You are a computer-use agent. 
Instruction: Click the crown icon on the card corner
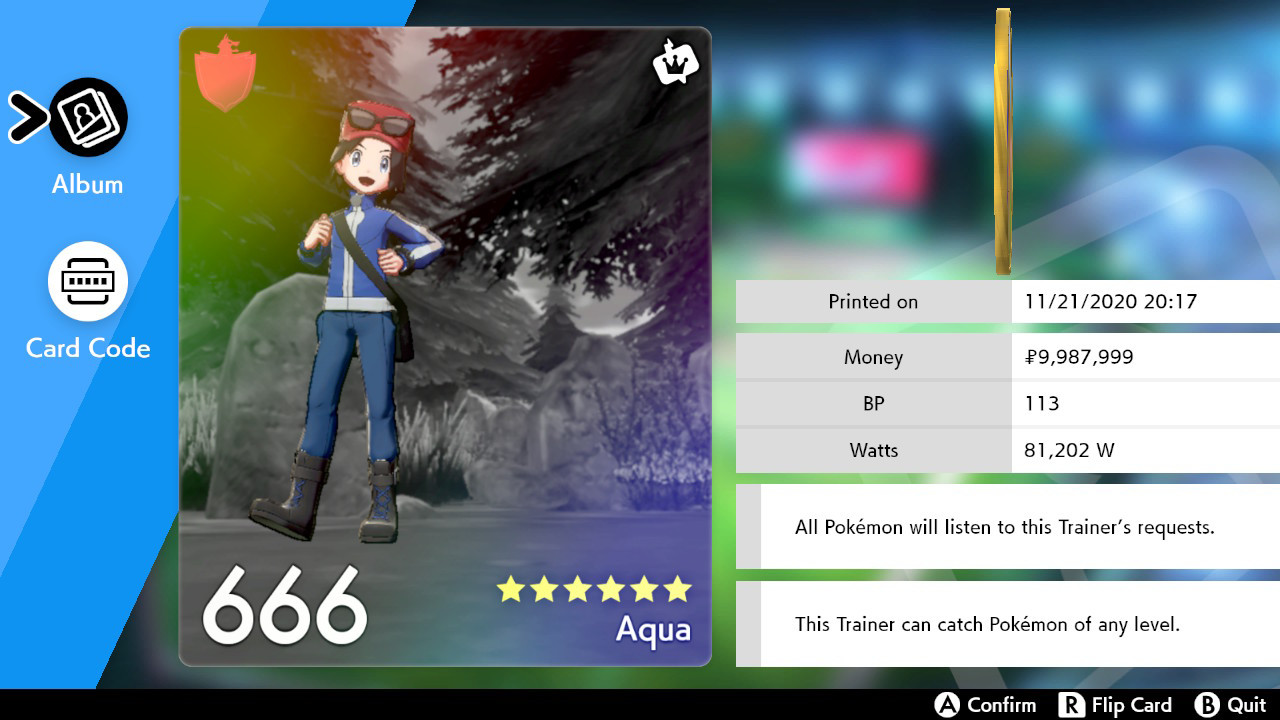(x=675, y=64)
